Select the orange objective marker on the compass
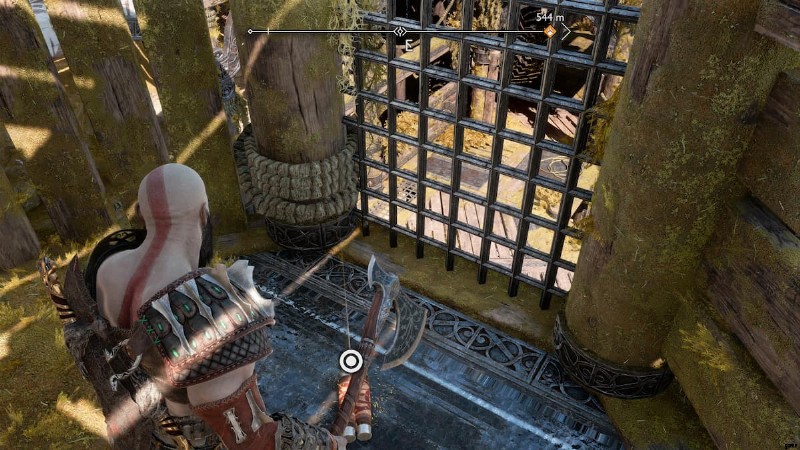The height and width of the screenshot is (450, 800). click(549, 32)
